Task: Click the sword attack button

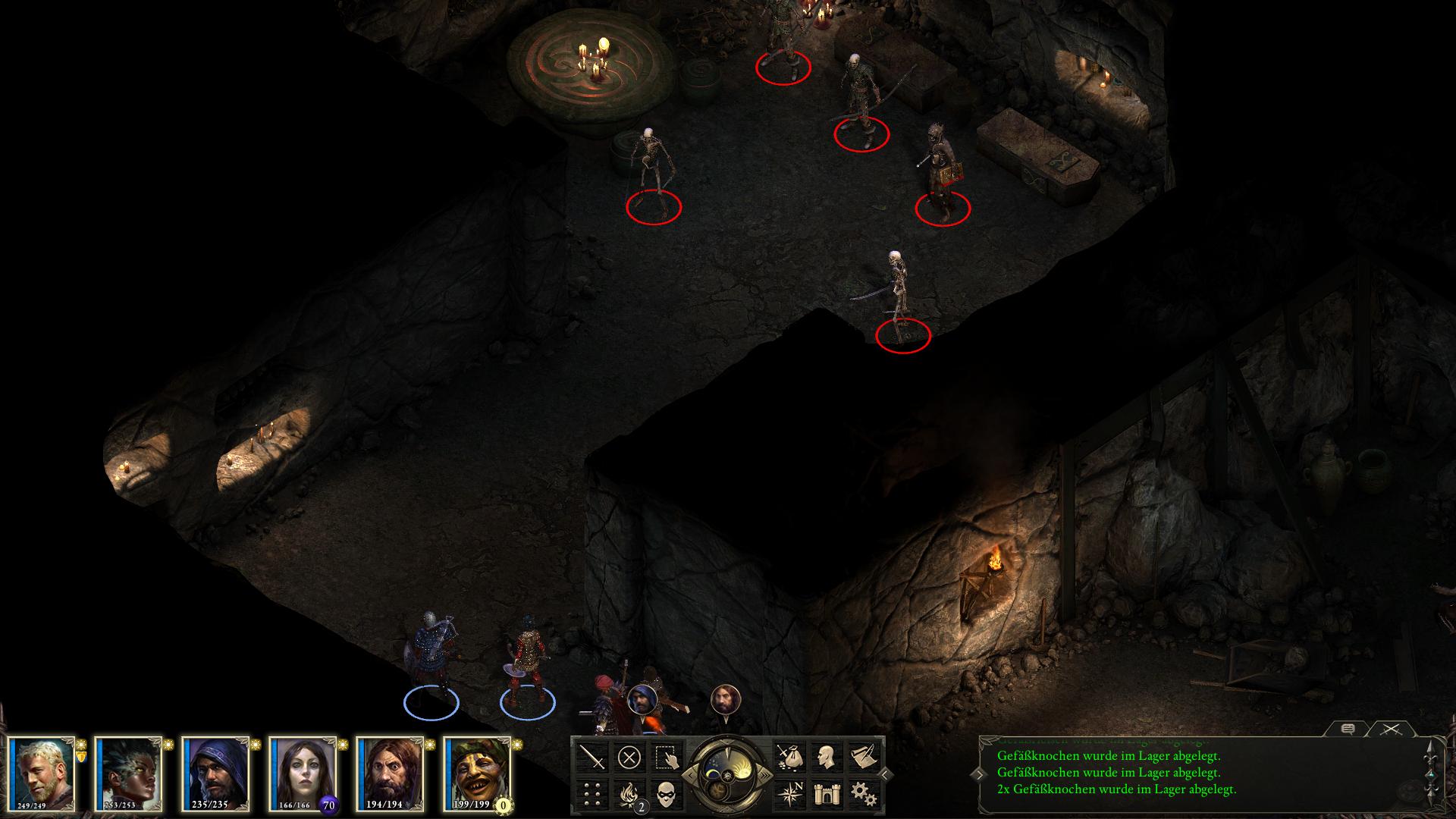Action: 592,758
